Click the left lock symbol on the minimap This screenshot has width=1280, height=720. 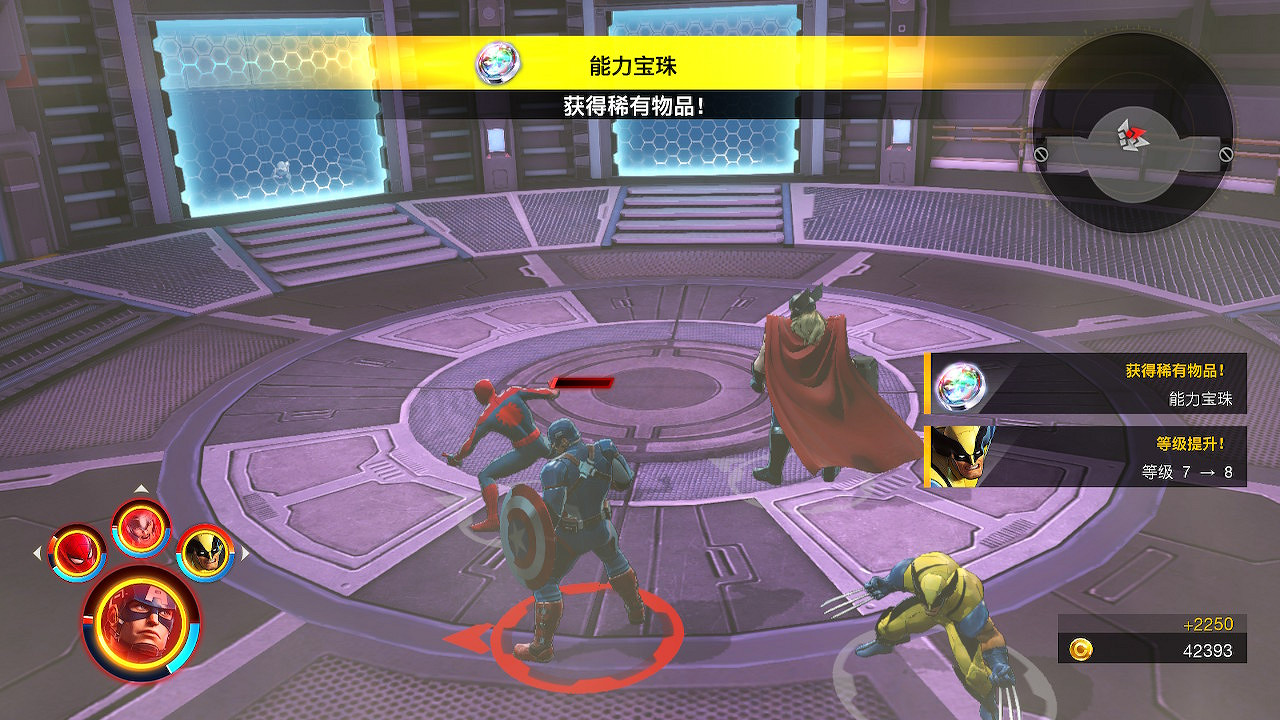[1042, 155]
